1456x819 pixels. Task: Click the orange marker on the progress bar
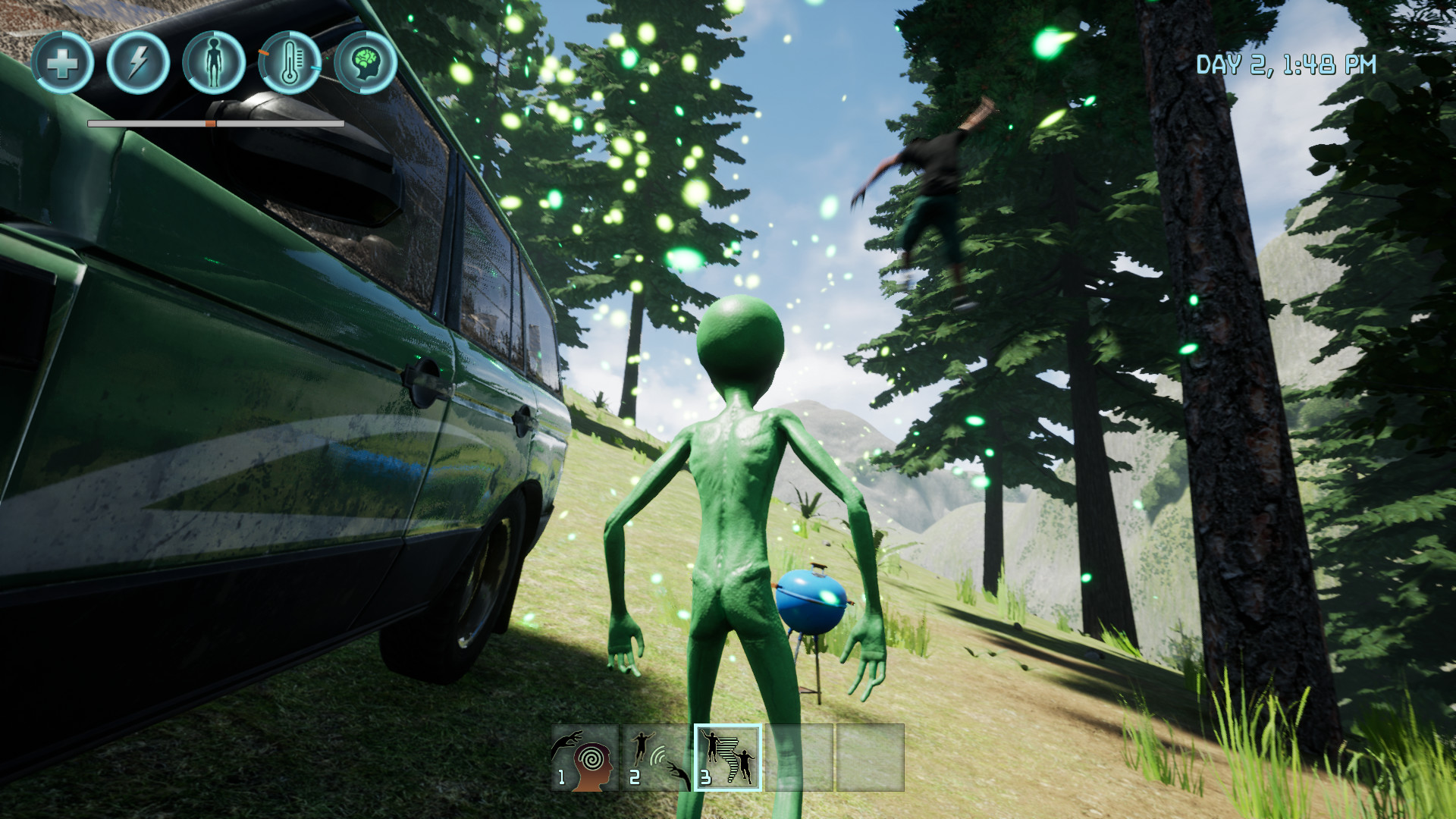point(210,124)
